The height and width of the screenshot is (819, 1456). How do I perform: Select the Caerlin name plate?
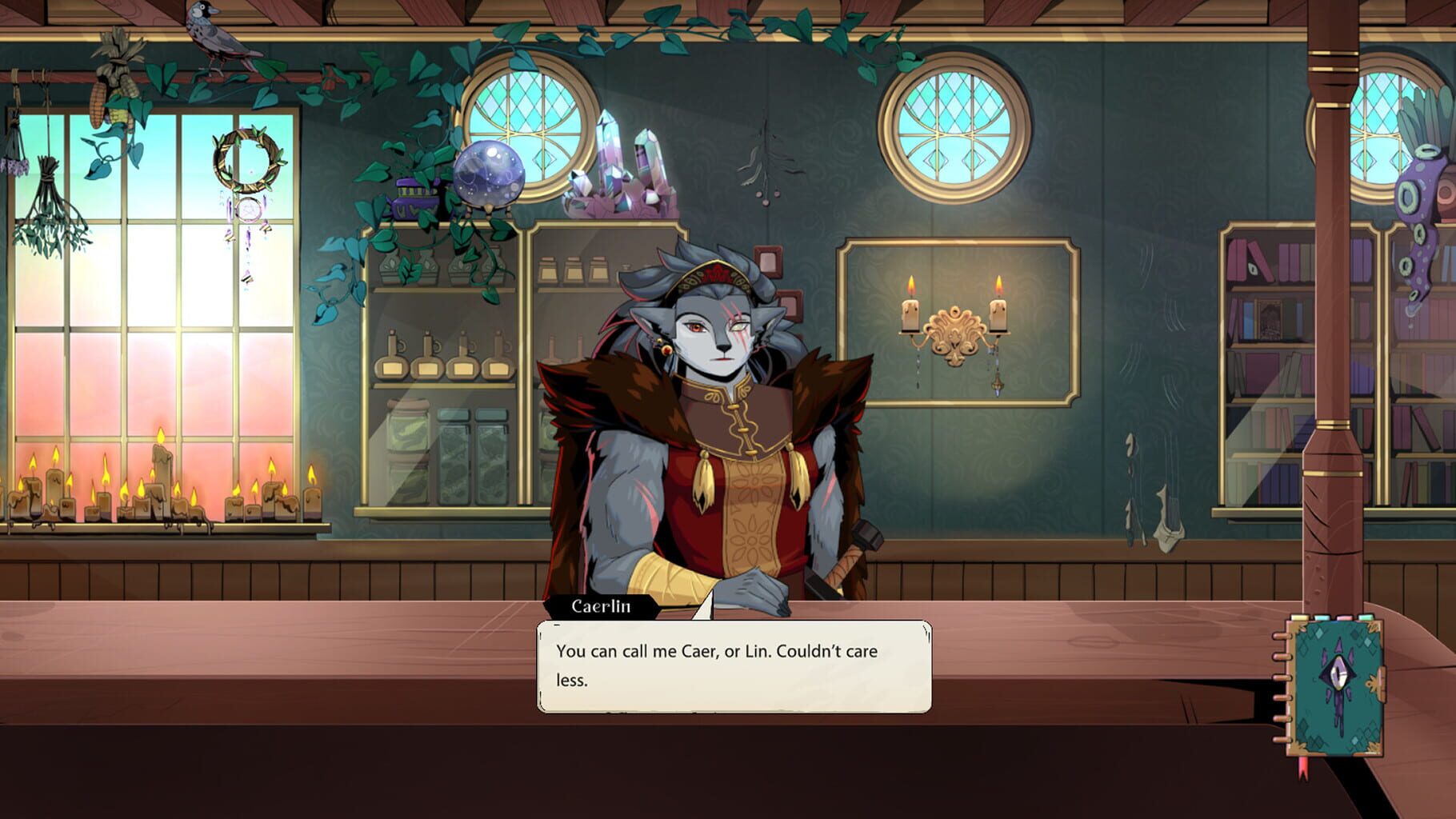pos(601,608)
